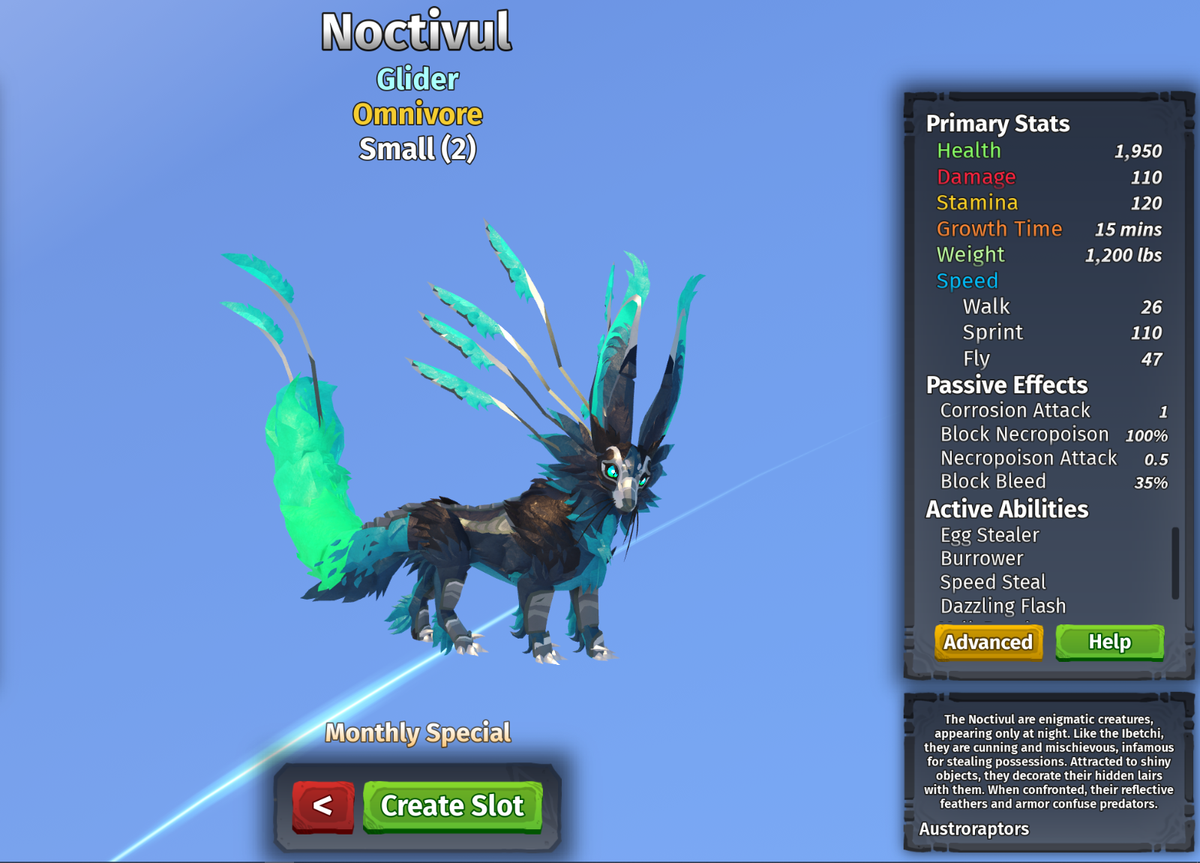Viewport: 1200px width, 863px height.
Task: Open the Advanced stats view
Action: point(988,642)
